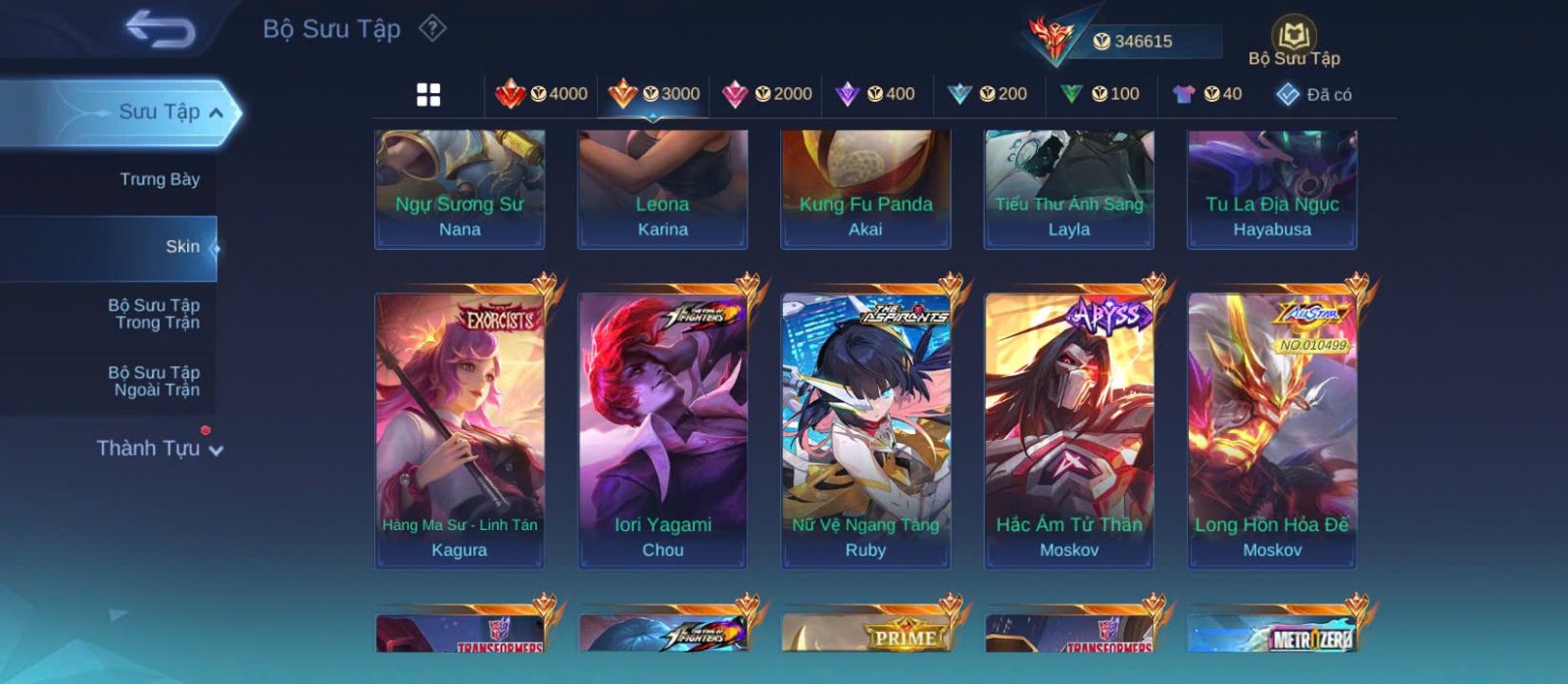Open Ruby's Aspirants skin card
Image resolution: width=1568 pixels, height=684 pixels.
865,427
